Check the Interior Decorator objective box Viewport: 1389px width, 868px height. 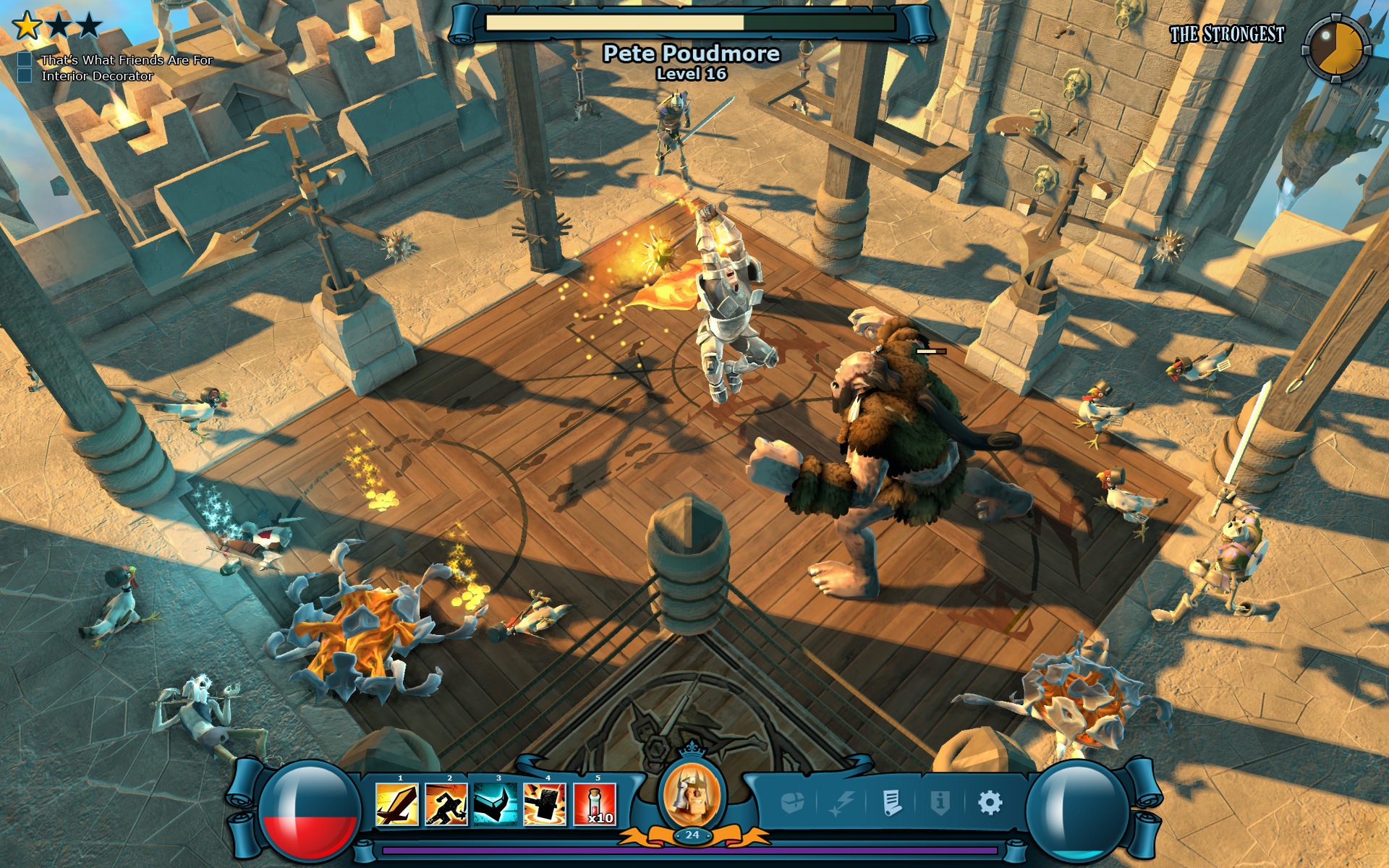coord(26,75)
